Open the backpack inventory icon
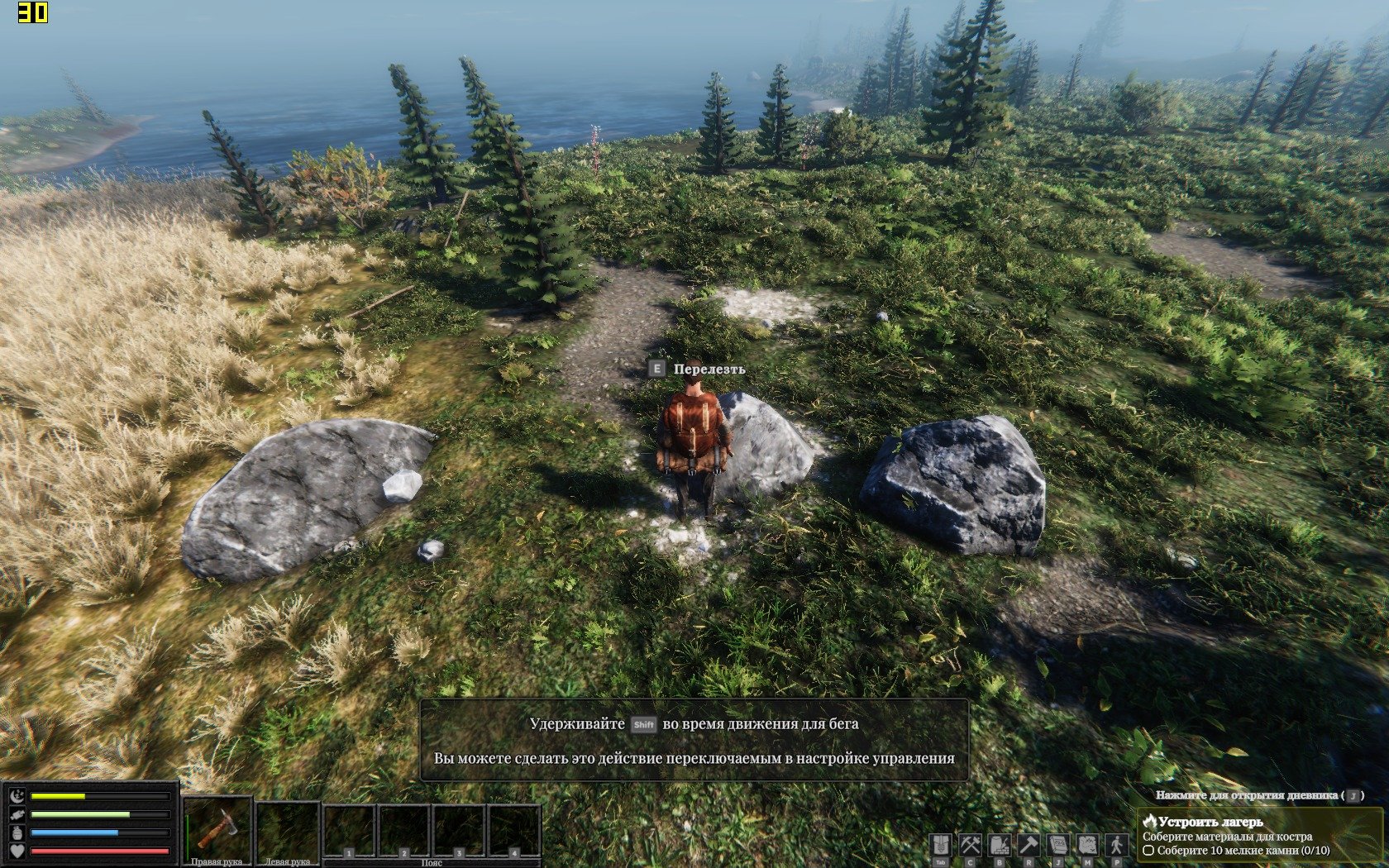This screenshot has width=1389, height=868. (x=941, y=846)
